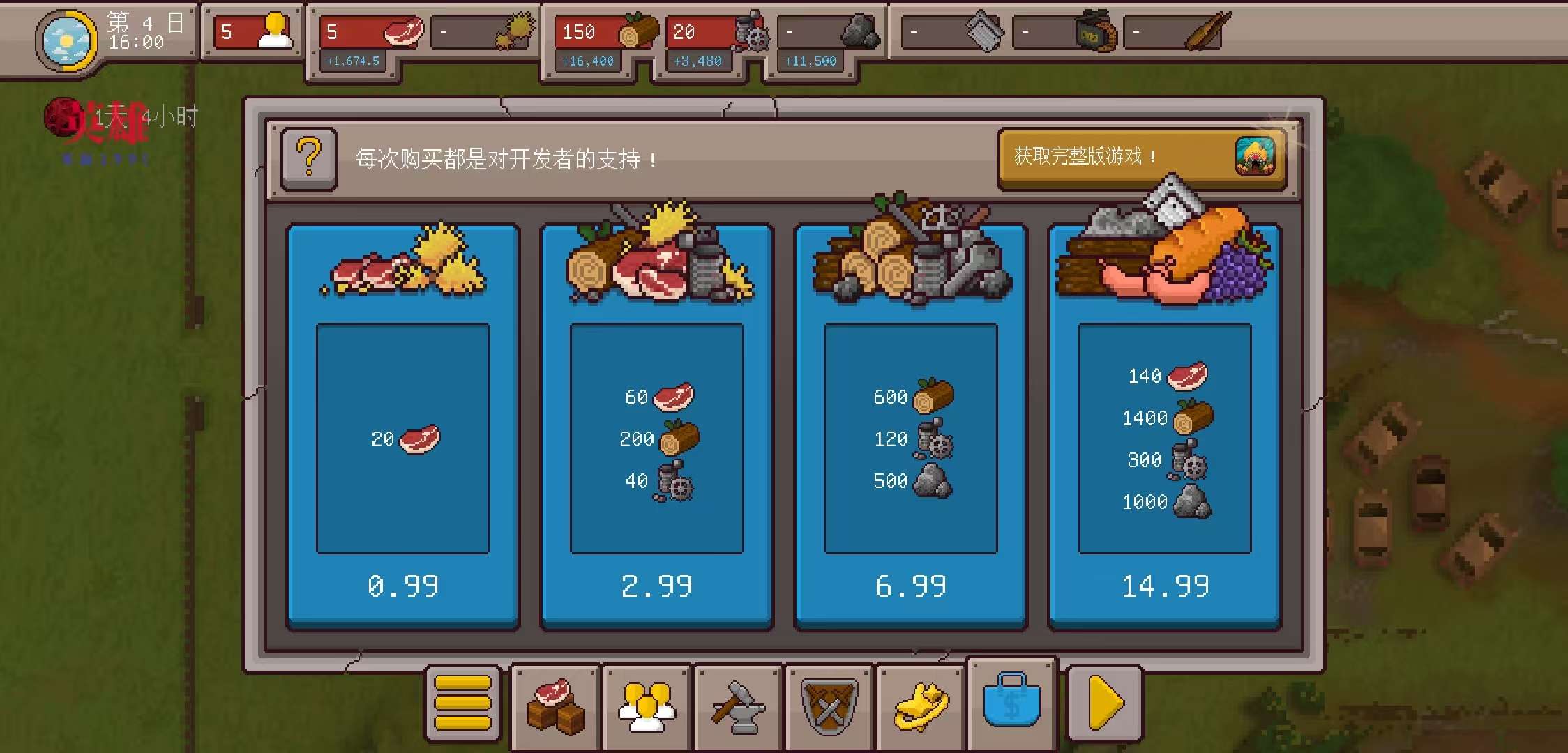Select the blue shopping bag store tab
The height and width of the screenshot is (753, 1568).
[1012, 701]
